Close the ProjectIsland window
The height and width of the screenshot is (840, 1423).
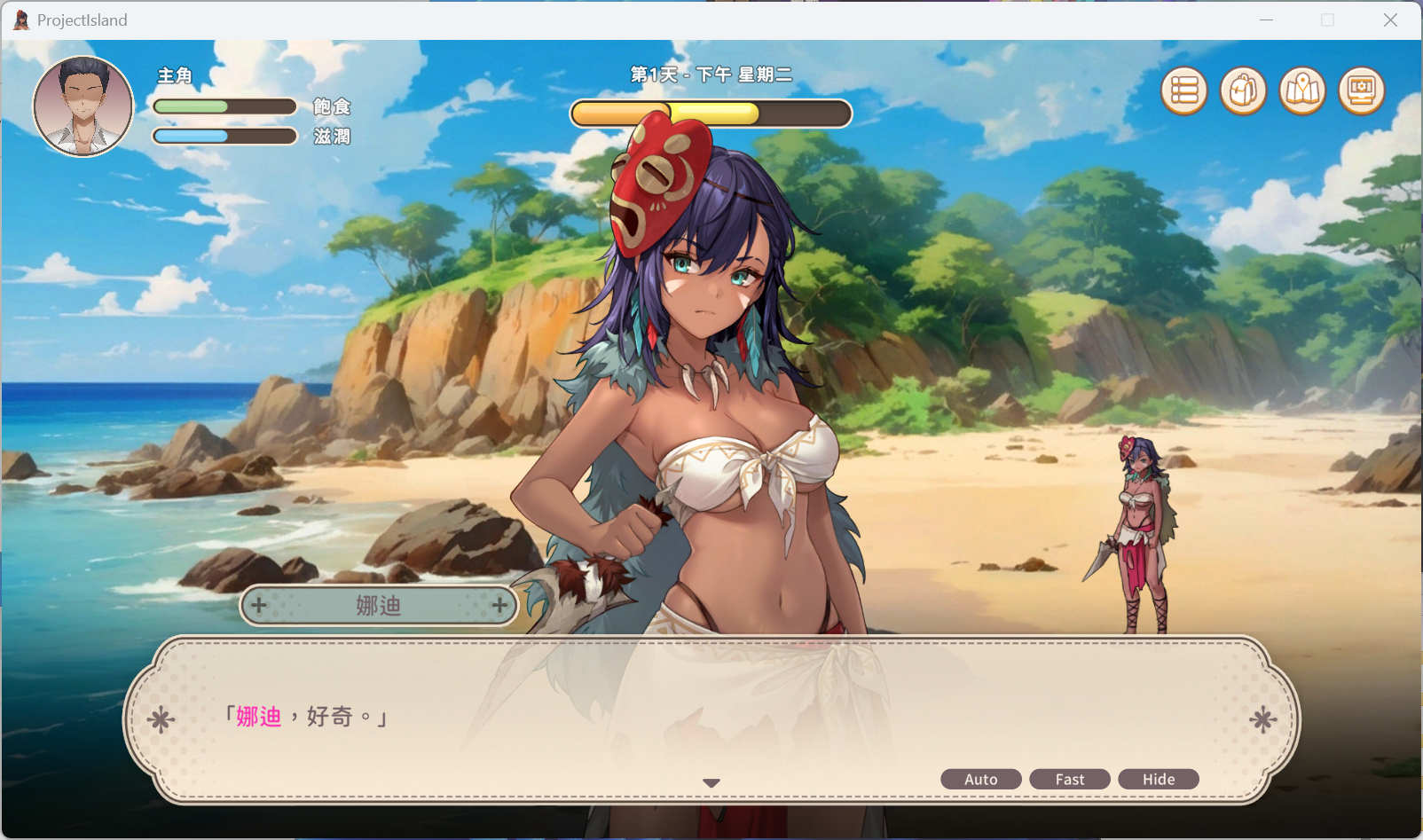point(1390,20)
